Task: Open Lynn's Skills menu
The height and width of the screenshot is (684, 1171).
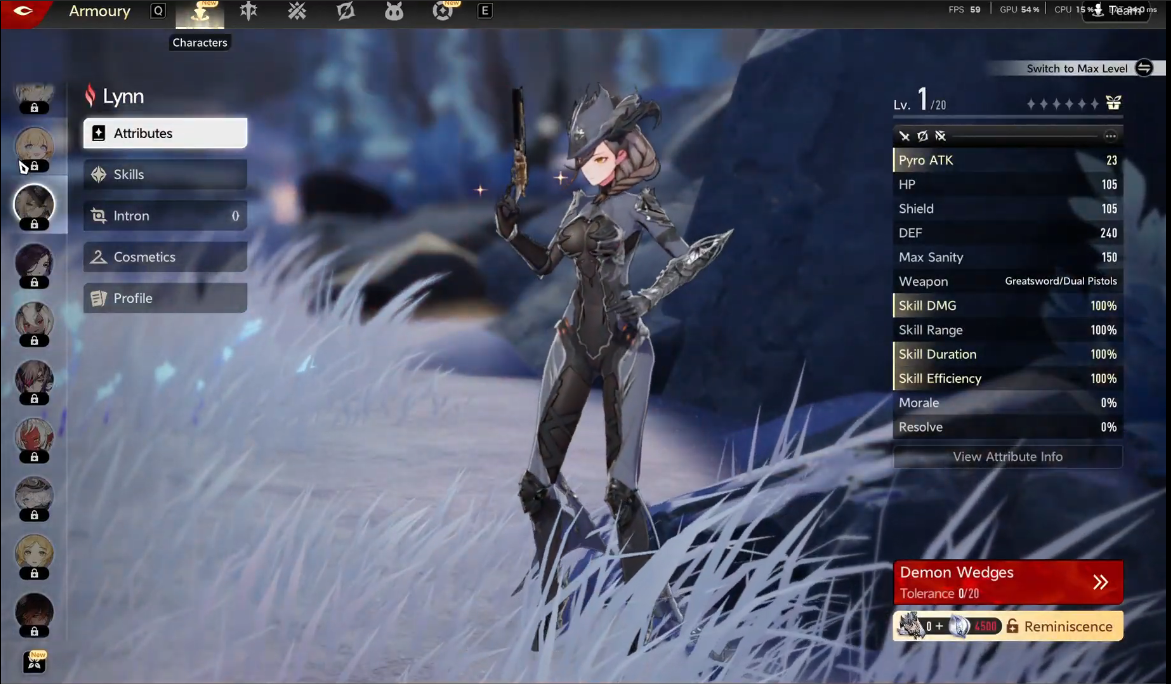Action: click(165, 174)
